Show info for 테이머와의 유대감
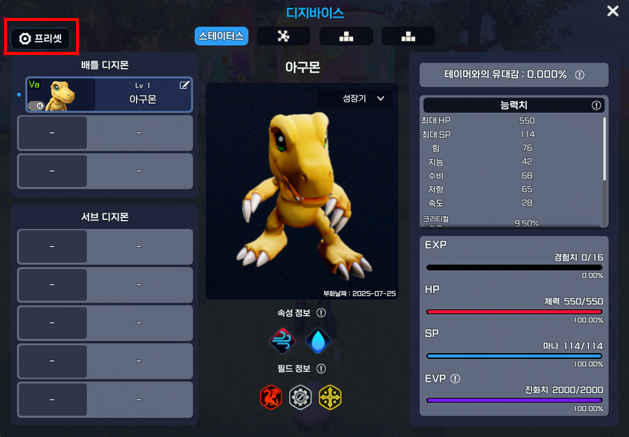 pos(580,75)
